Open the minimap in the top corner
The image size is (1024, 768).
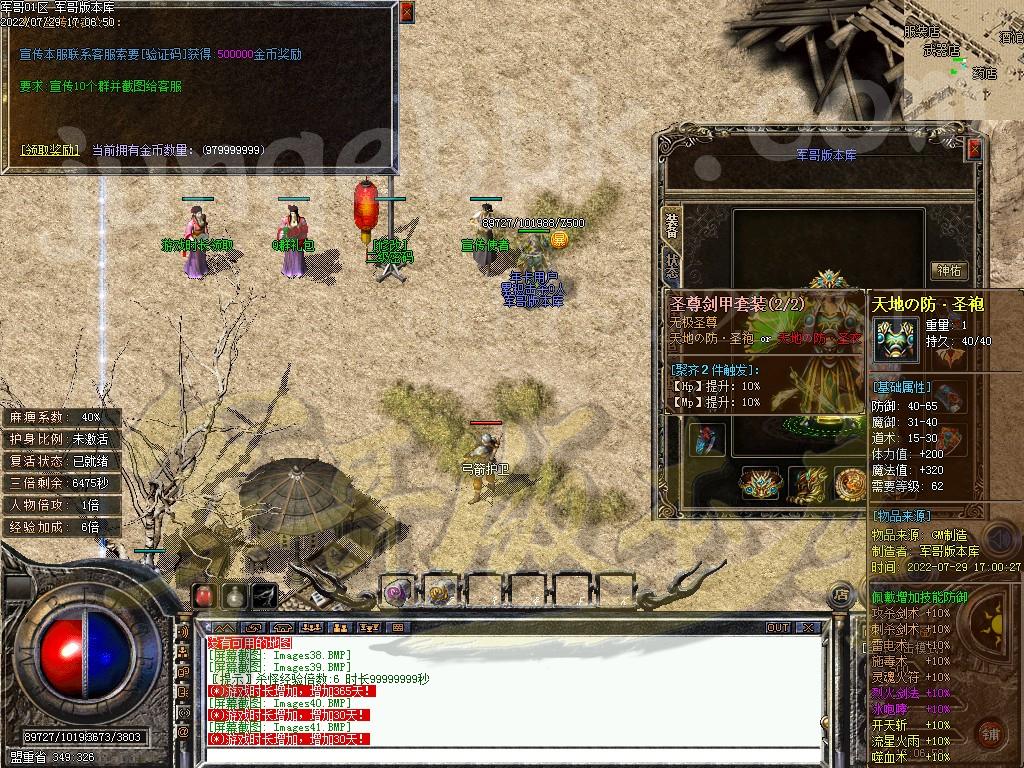(x=963, y=55)
